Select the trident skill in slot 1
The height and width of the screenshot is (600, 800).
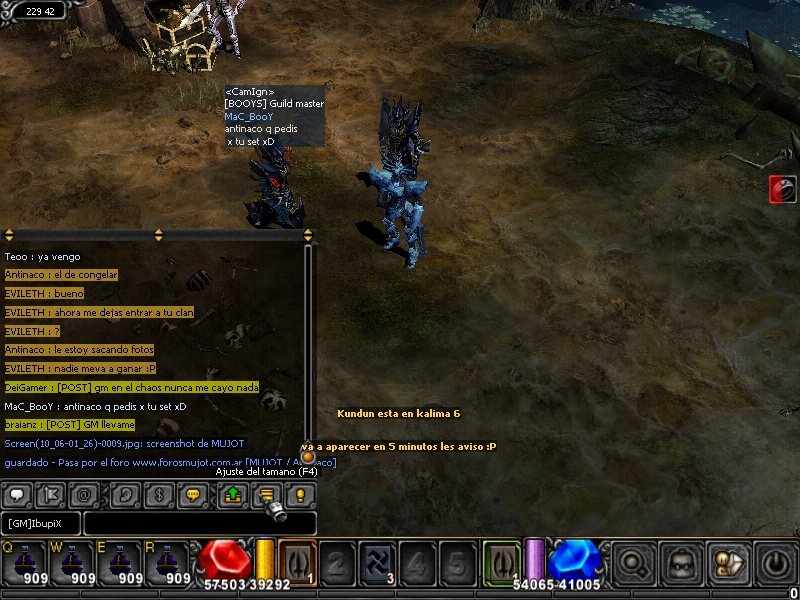[x=297, y=562]
